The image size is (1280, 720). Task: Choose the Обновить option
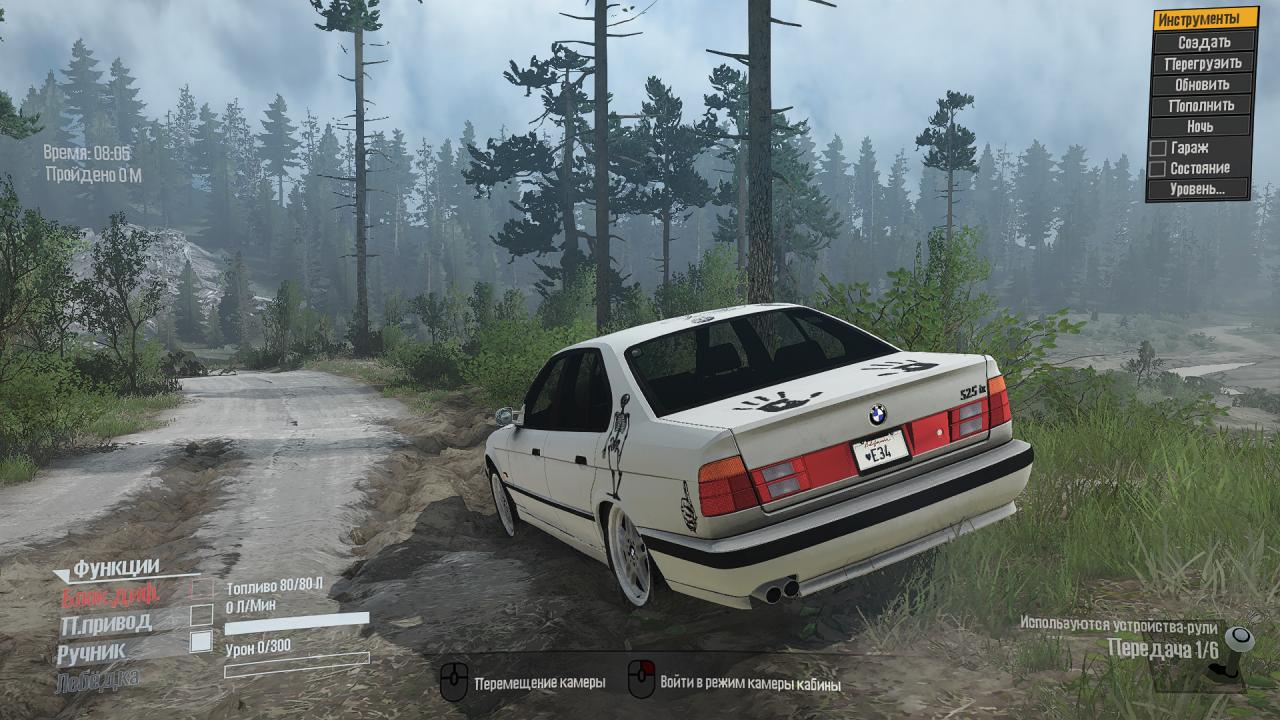tap(1203, 84)
